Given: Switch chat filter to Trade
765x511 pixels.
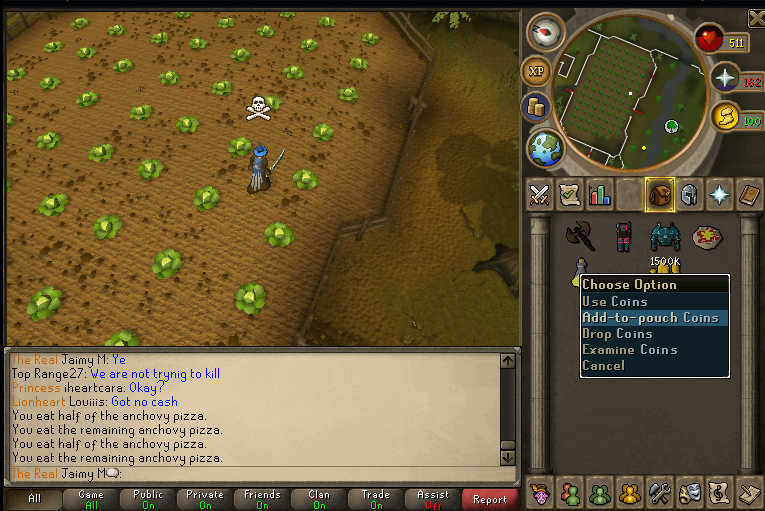Looking at the screenshot, I should (x=376, y=498).
